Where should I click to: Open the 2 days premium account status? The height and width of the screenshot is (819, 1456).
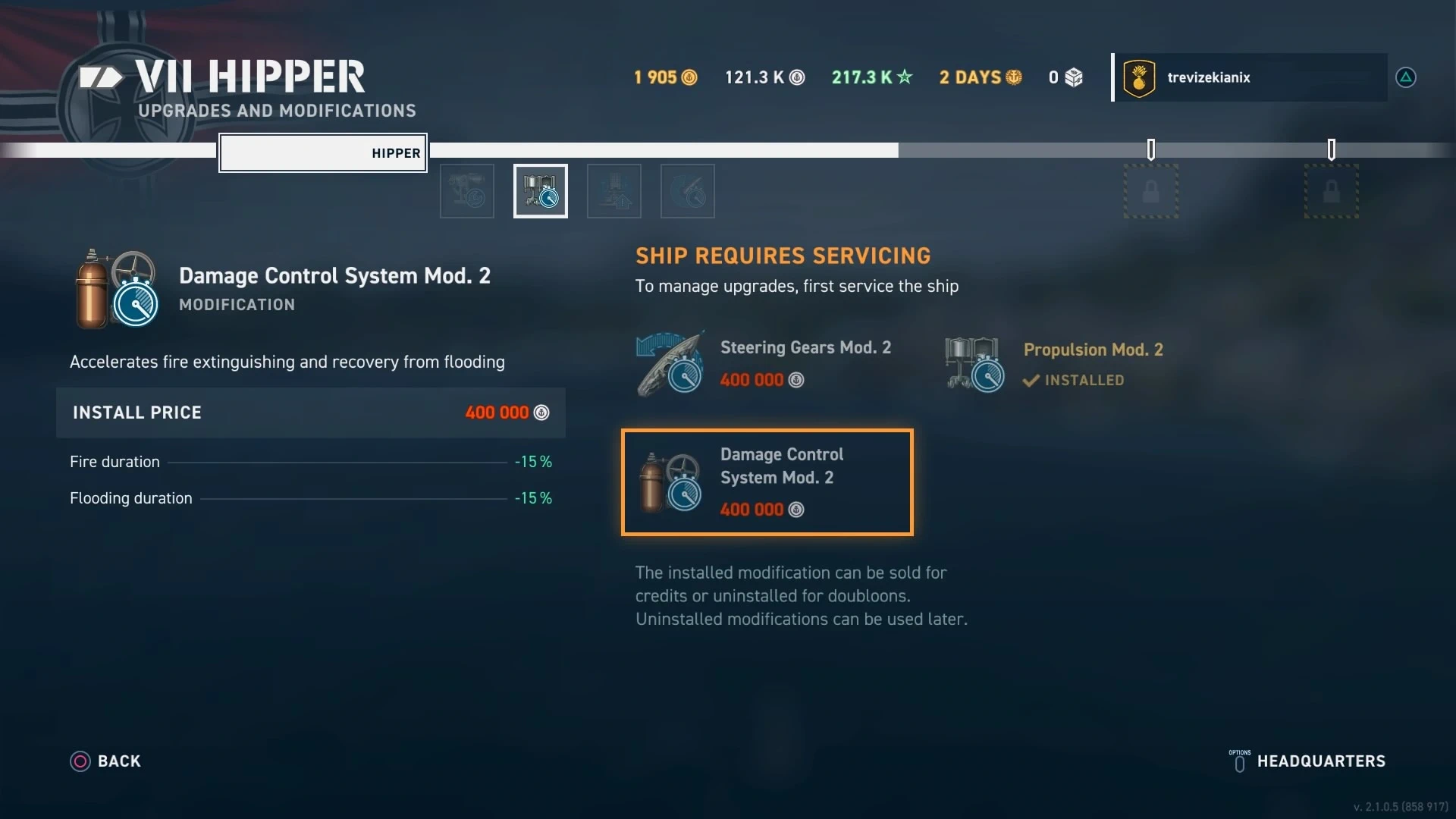click(x=981, y=77)
